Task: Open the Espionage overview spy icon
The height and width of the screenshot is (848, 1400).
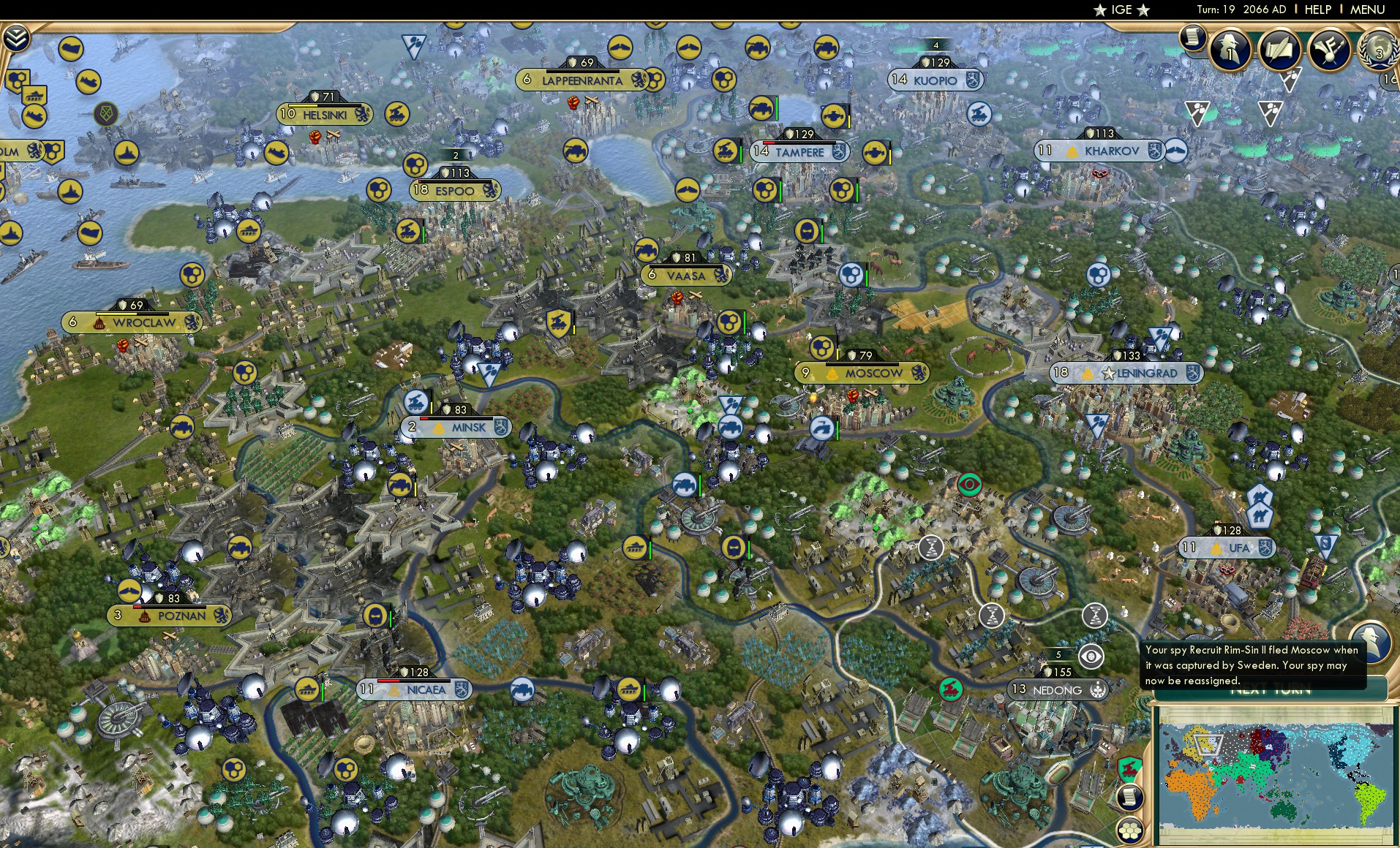Action: point(1229,50)
